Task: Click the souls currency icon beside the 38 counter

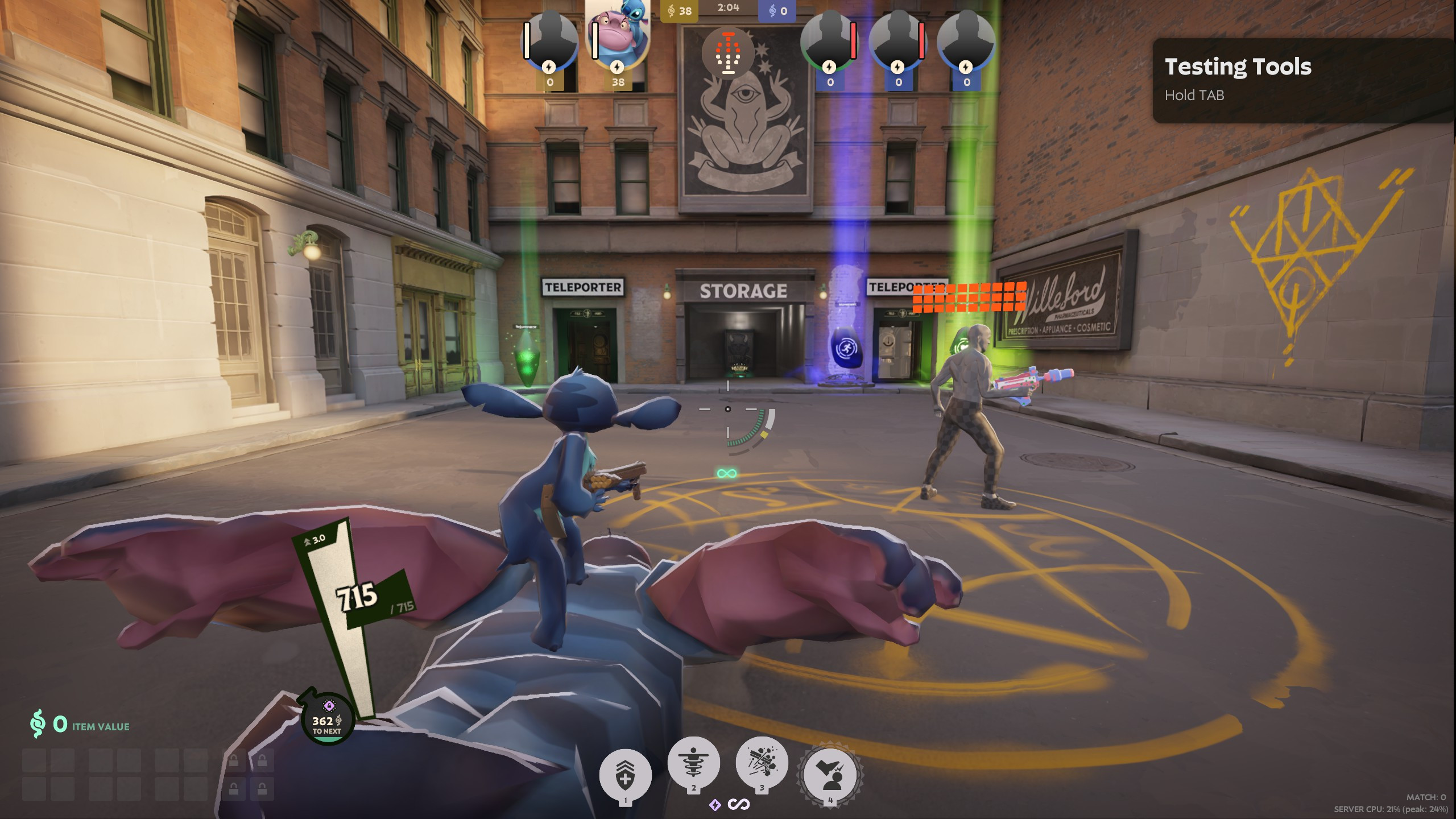Action: (x=672, y=10)
